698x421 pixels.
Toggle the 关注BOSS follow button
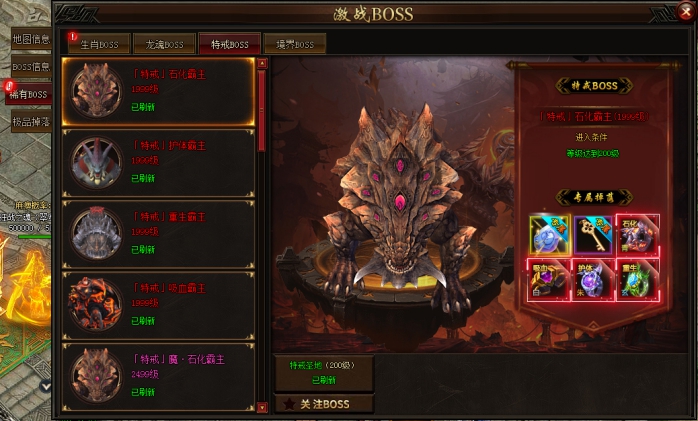[323, 404]
